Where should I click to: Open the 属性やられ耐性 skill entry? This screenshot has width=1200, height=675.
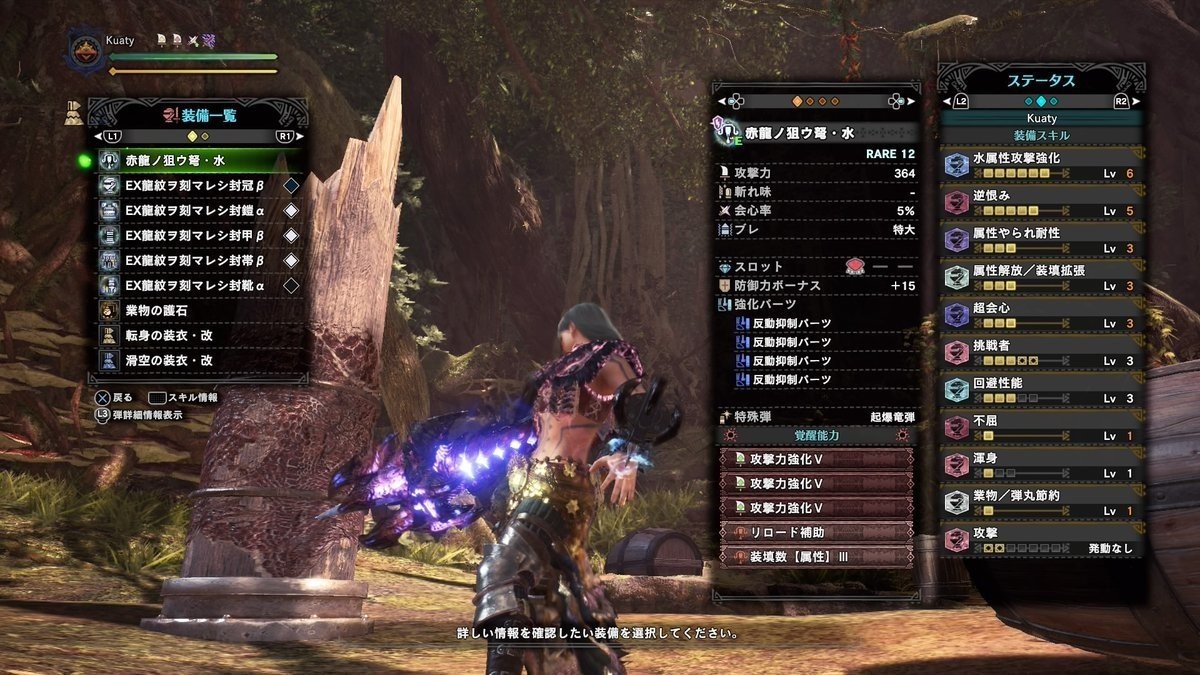[1041, 240]
